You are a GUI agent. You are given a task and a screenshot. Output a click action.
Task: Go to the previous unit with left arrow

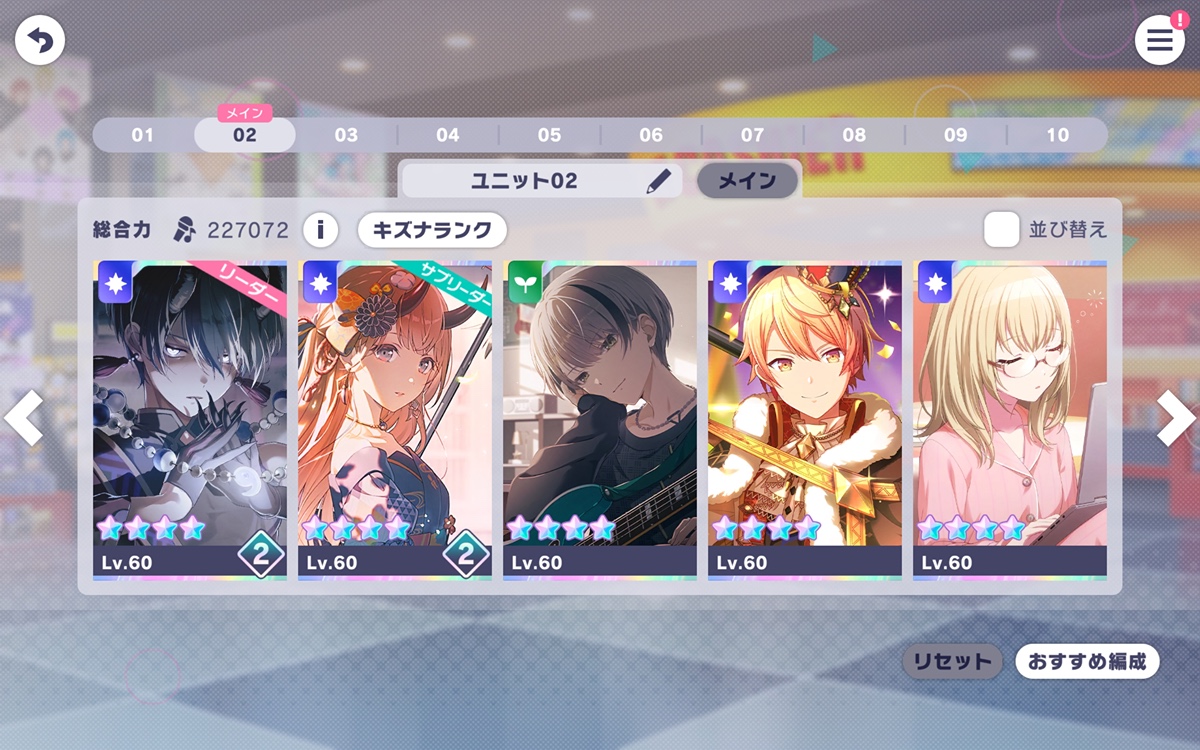pyautogui.click(x=24, y=418)
